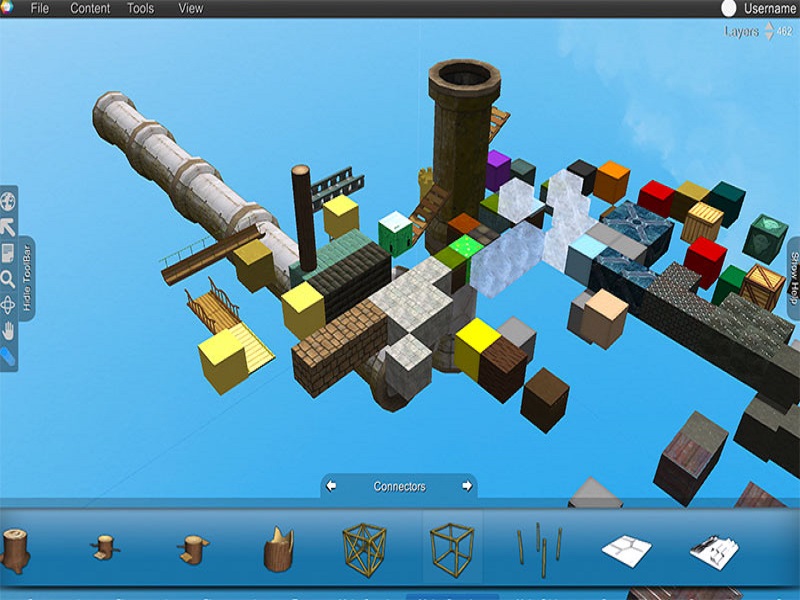Pick the jagged broken tree trunk piece
This screenshot has width=800, height=600.
pyautogui.click(x=278, y=549)
